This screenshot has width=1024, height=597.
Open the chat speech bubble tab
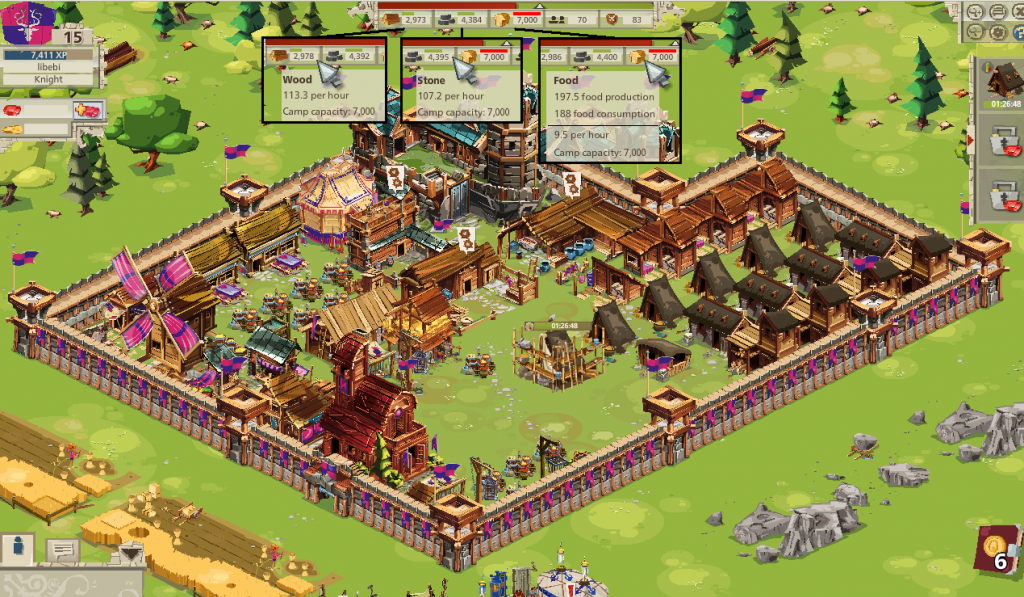pyautogui.click(x=63, y=549)
